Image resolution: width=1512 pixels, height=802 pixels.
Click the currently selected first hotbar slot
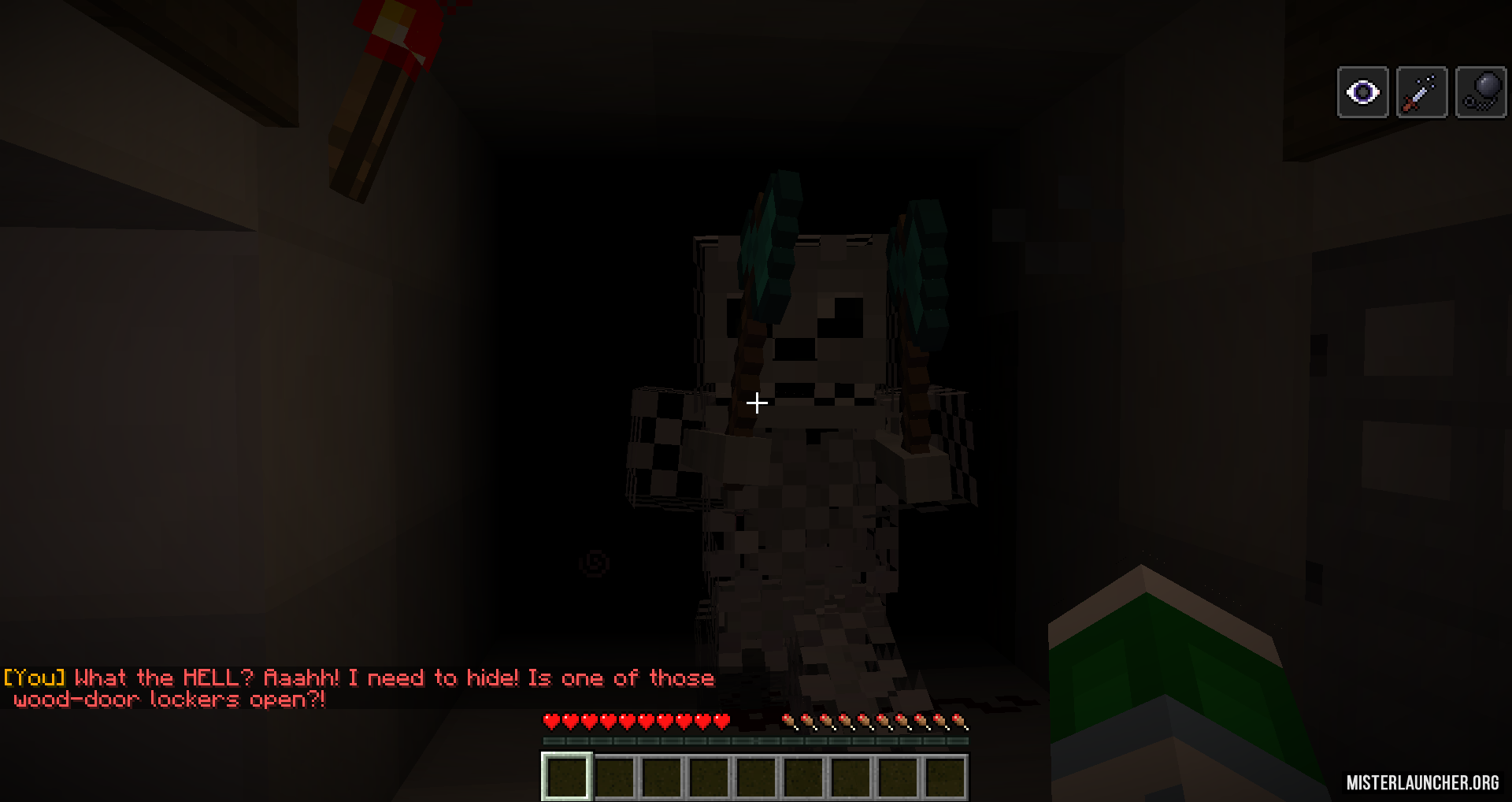coord(565,777)
